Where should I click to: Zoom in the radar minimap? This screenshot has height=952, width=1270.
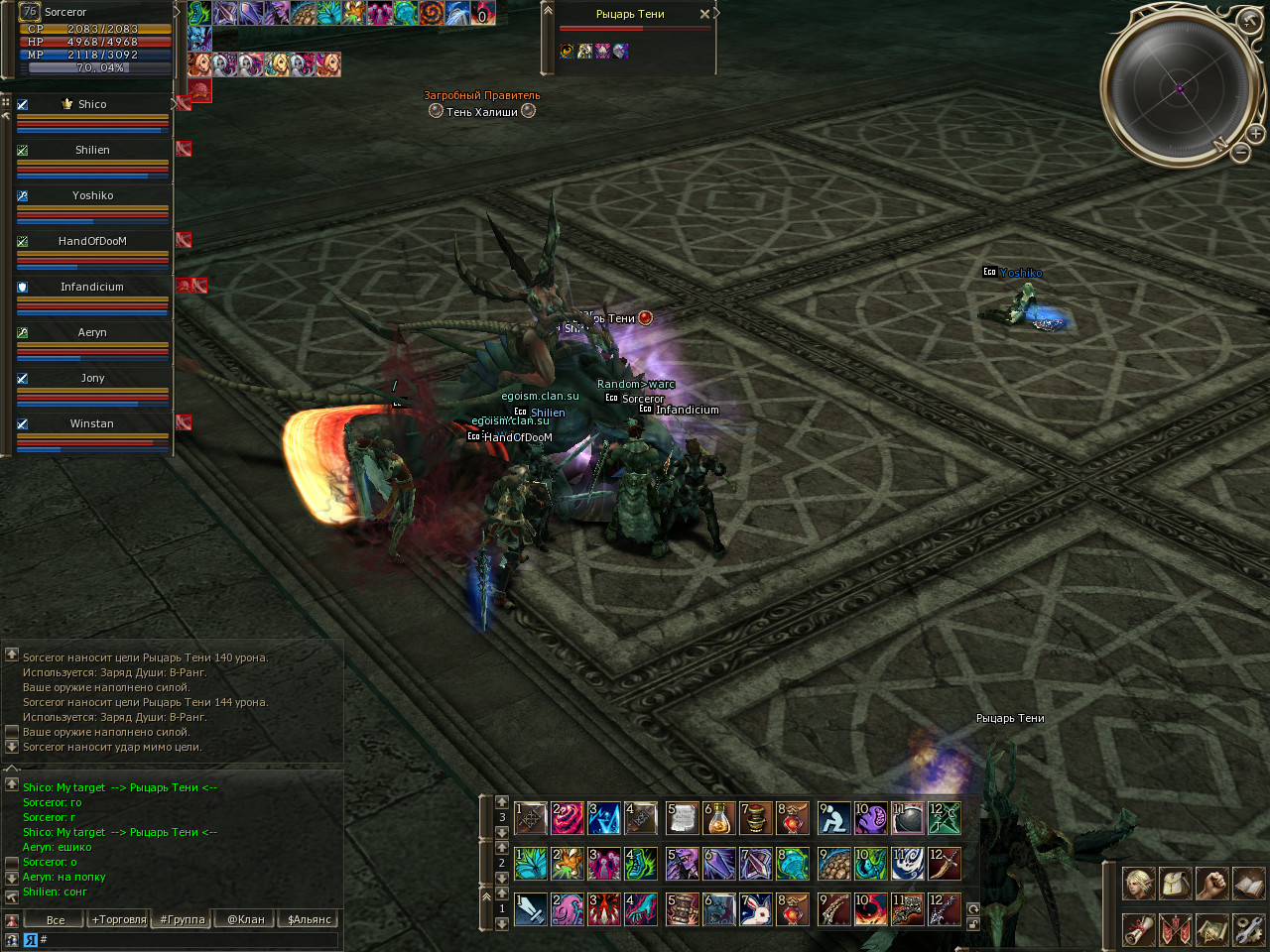pyautogui.click(x=1255, y=133)
